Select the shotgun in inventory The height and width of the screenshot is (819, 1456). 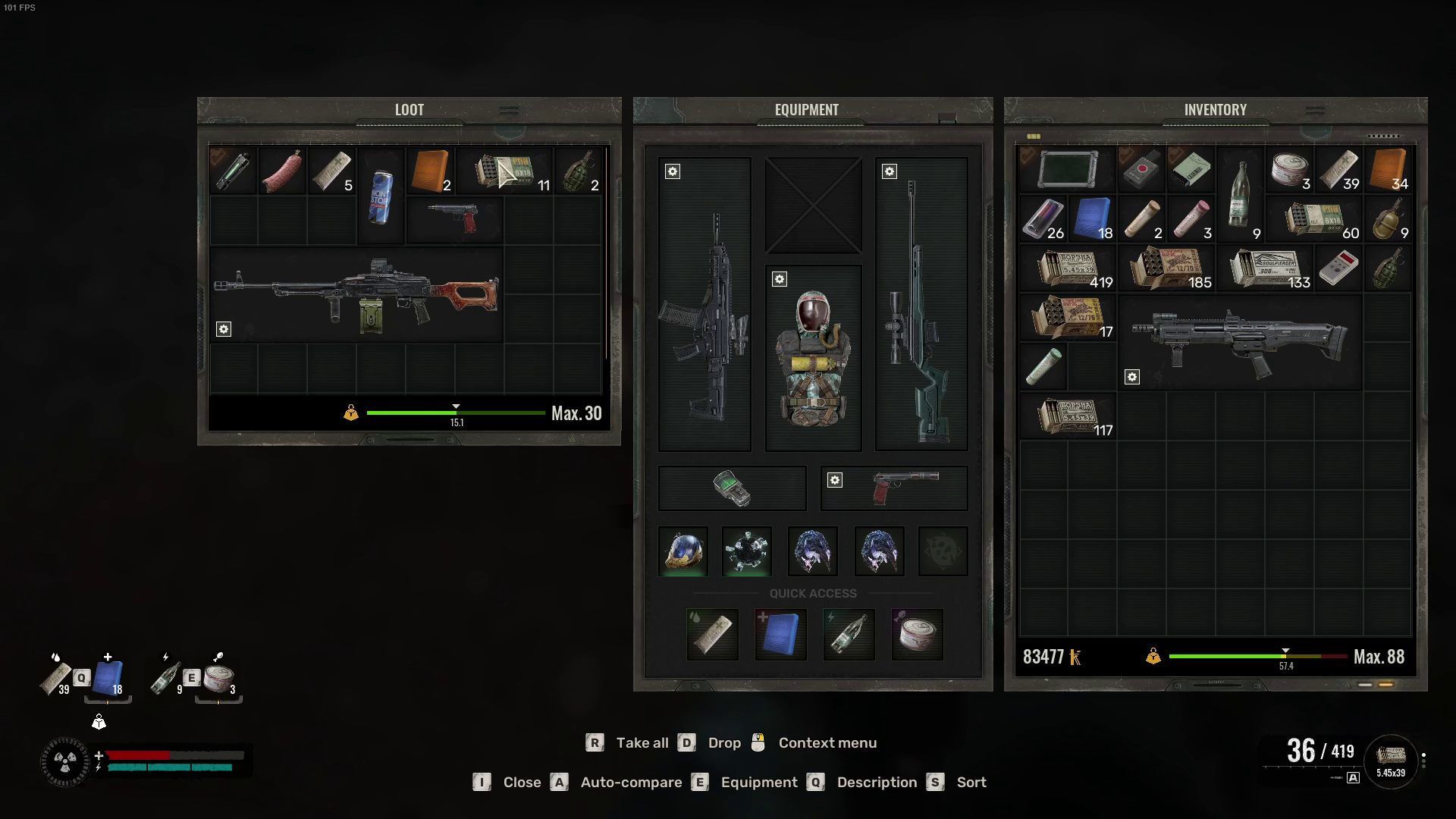[x=1240, y=343]
